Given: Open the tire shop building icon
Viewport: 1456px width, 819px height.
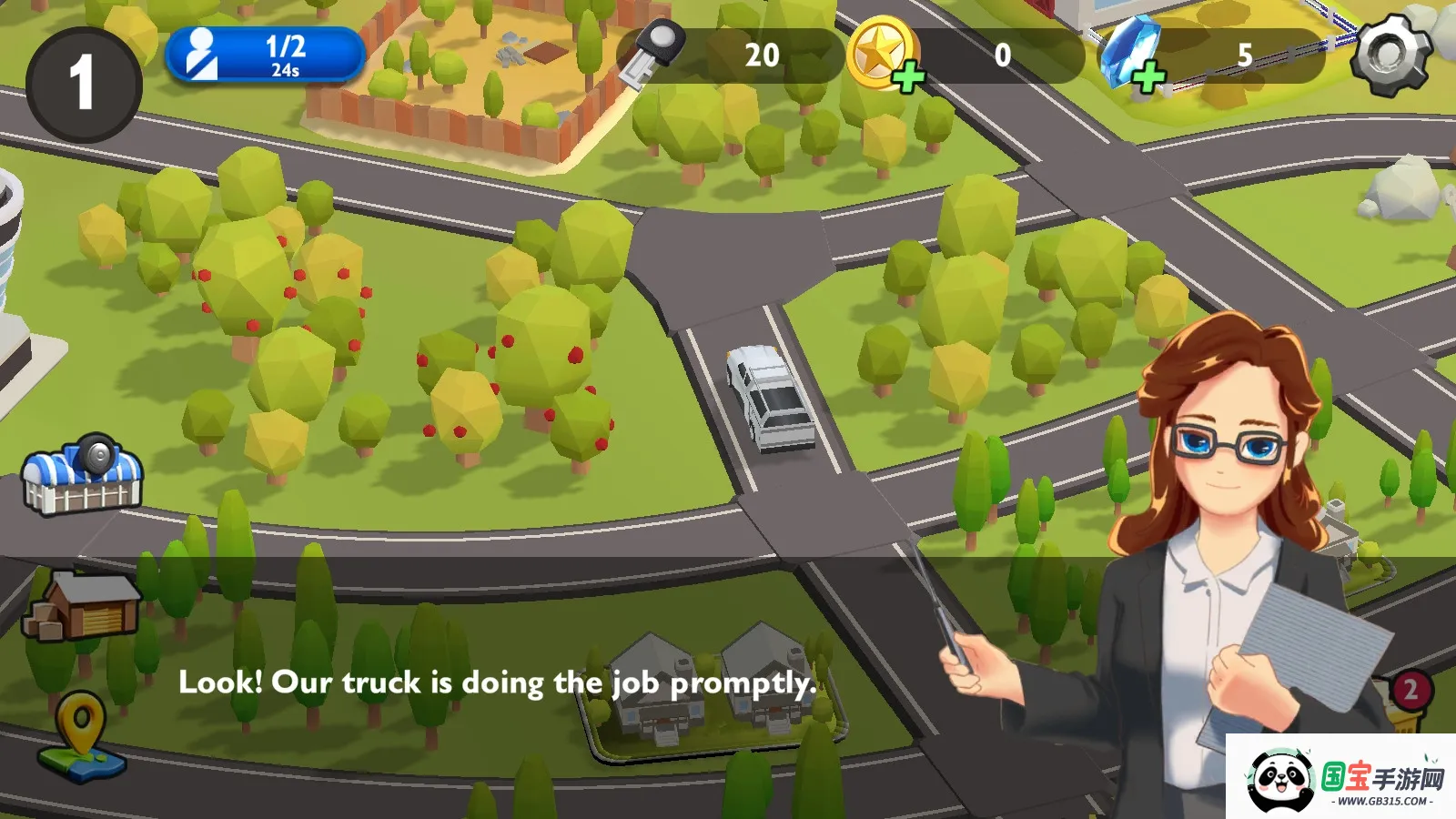Looking at the screenshot, I should point(83,475).
